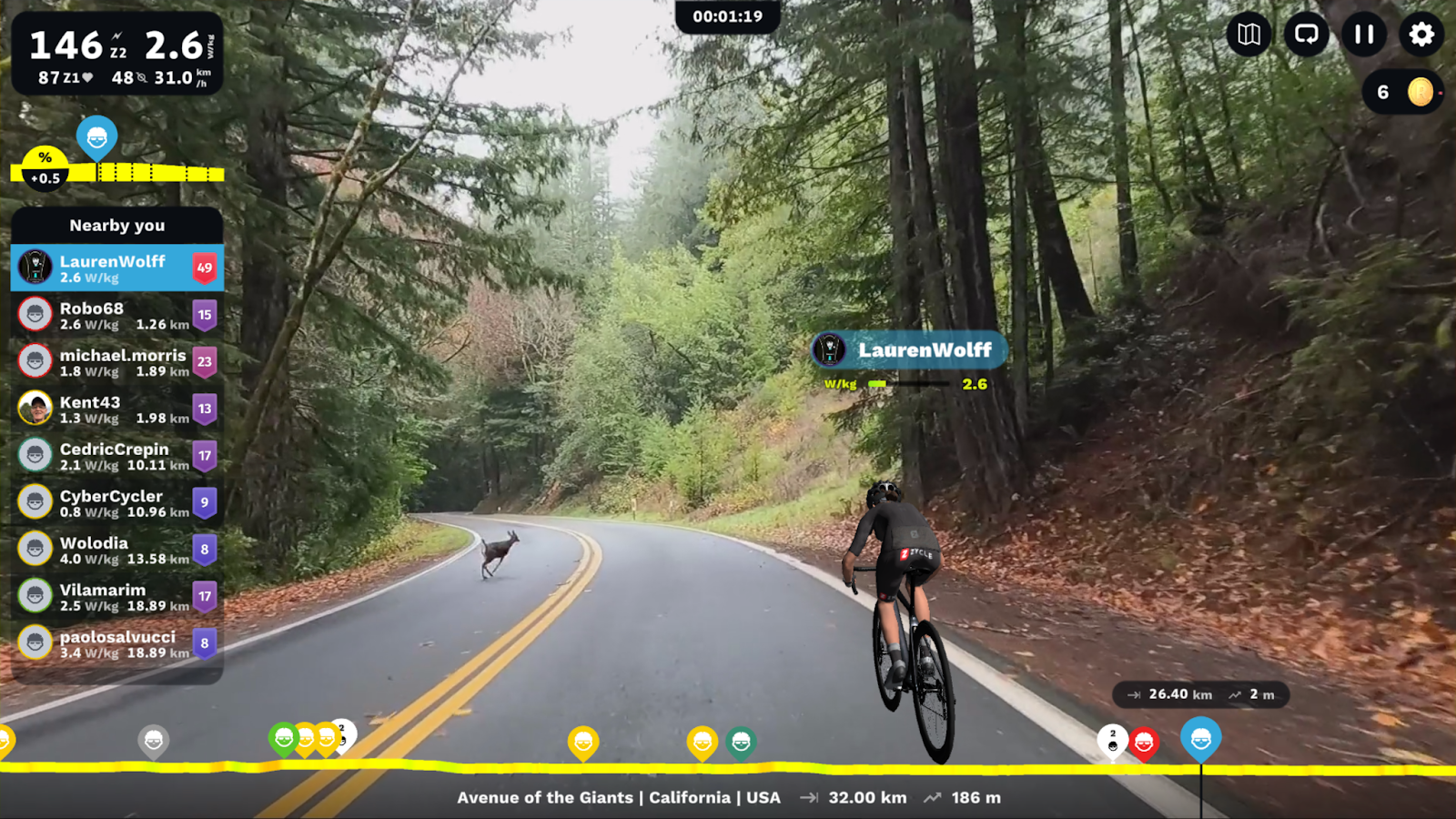Select LaurenWolff in the Nearby you list

(x=116, y=268)
